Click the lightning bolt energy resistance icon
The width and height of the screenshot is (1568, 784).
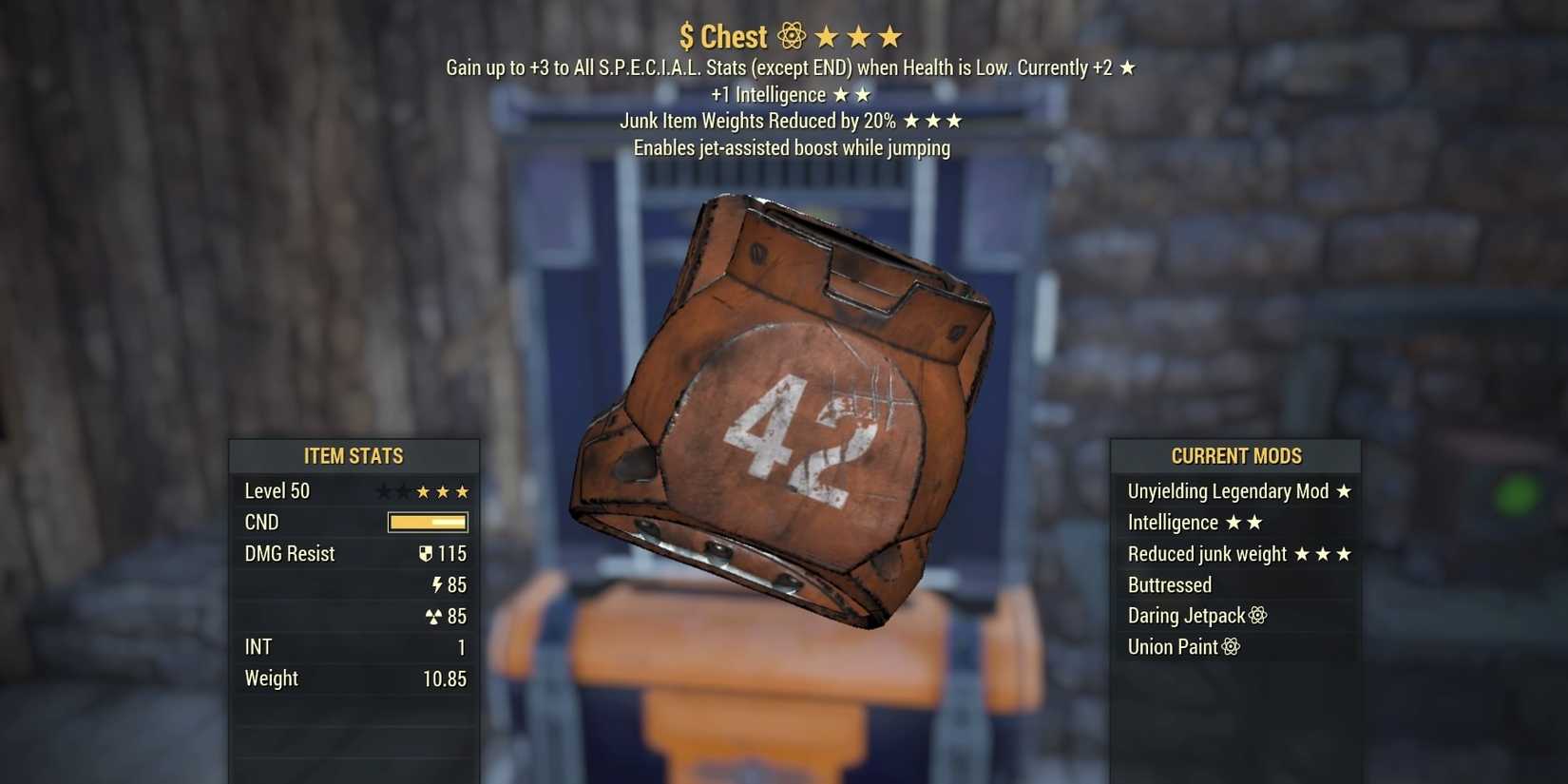pyautogui.click(x=435, y=584)
